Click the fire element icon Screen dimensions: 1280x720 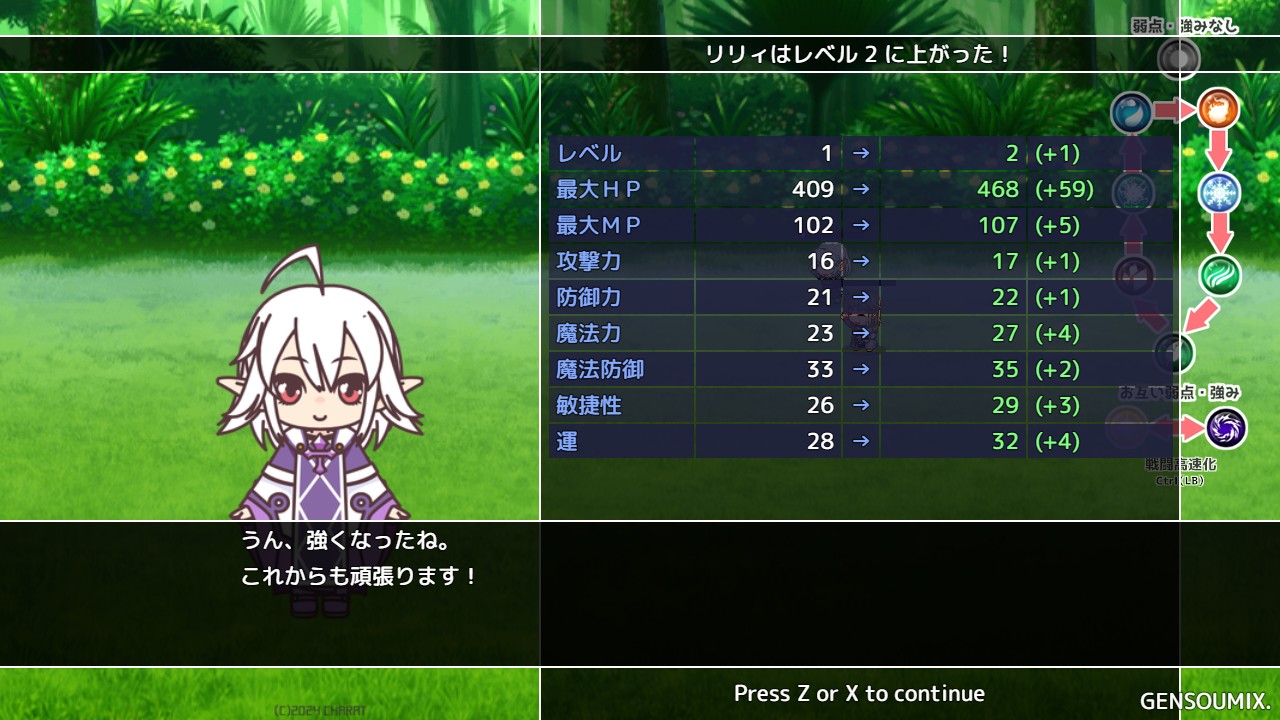point(1218,109)
